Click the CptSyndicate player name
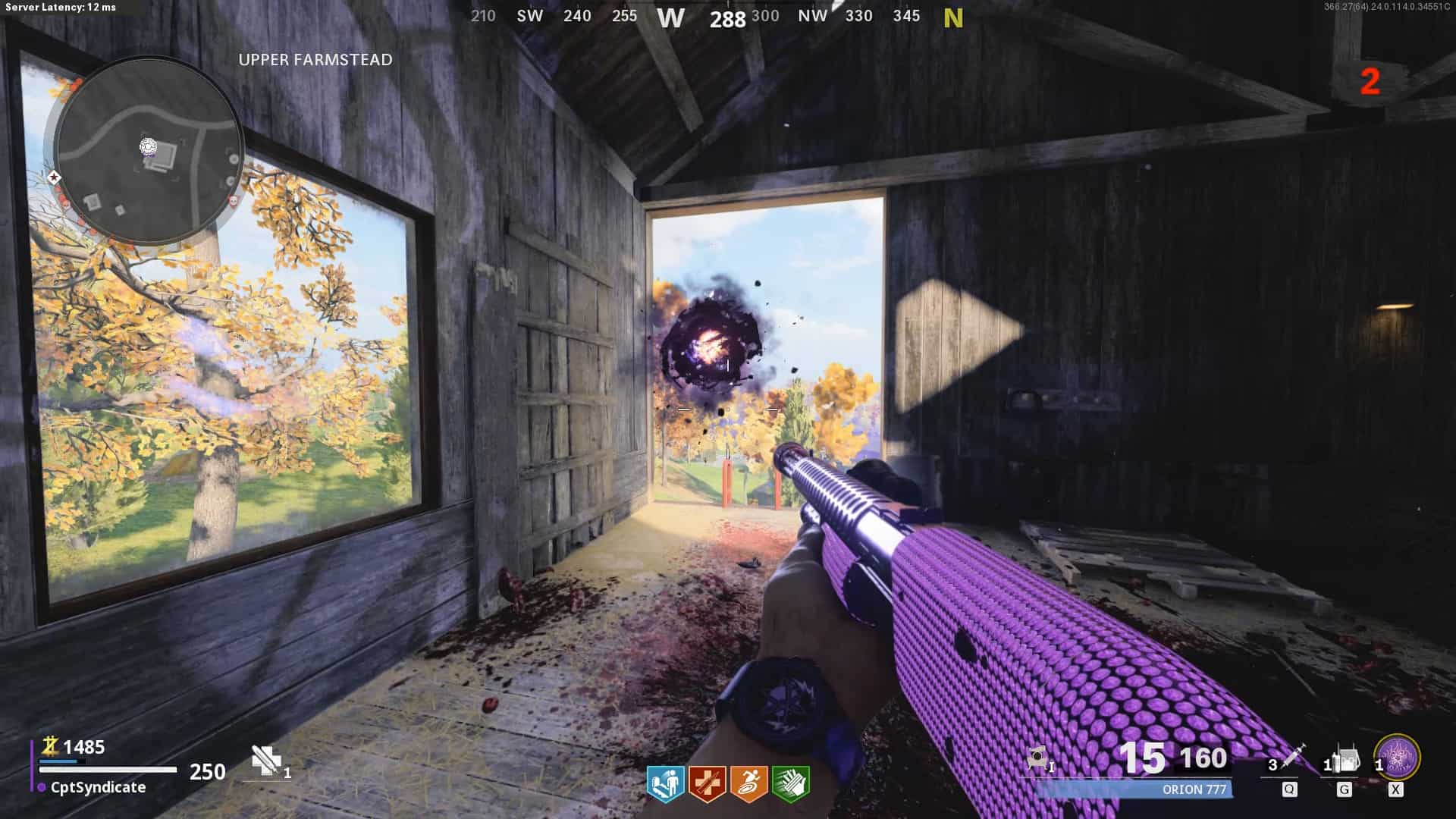Viewport: 1456px width, 819px height. (98, 787)
